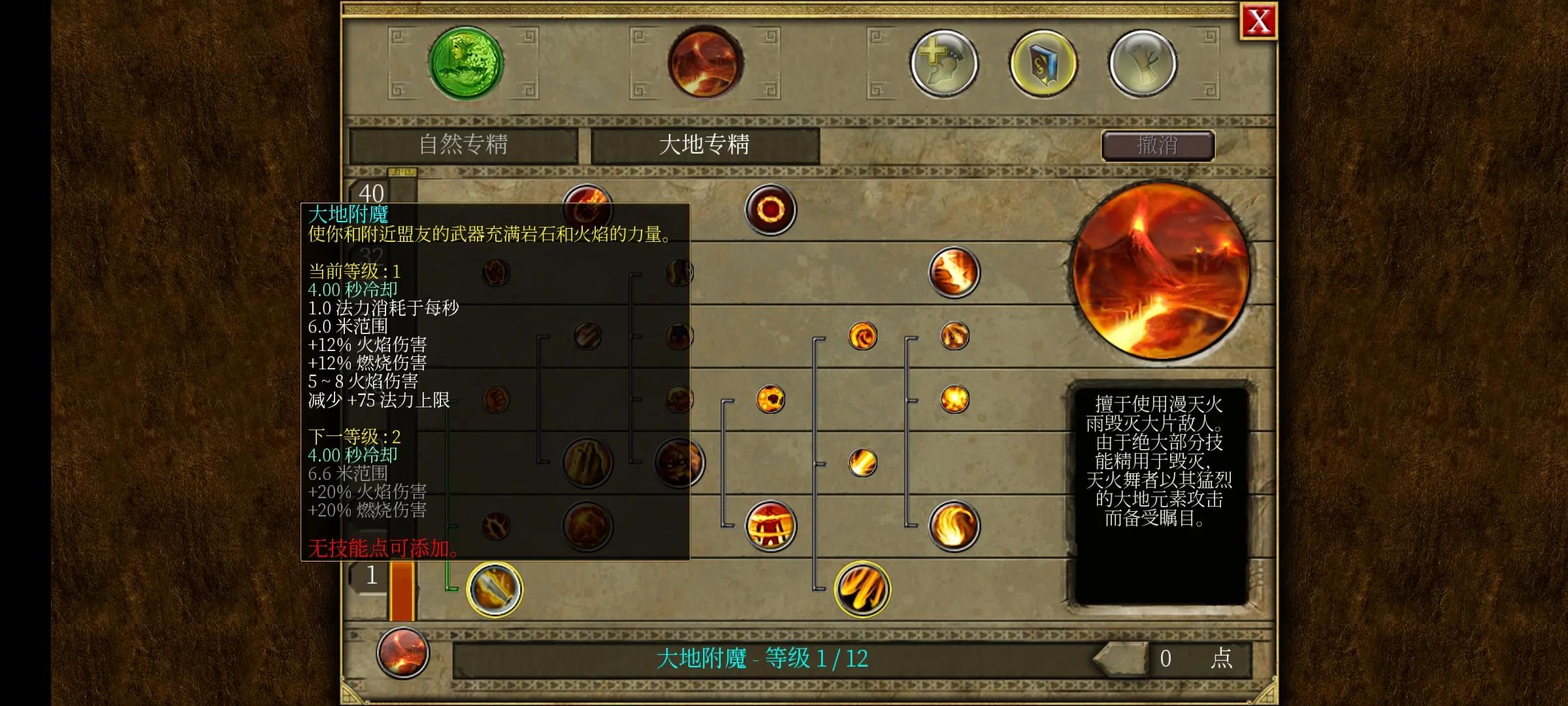Switch to the 自然专精 tab
Screen dimensions: 1568x706
(465, 144)
